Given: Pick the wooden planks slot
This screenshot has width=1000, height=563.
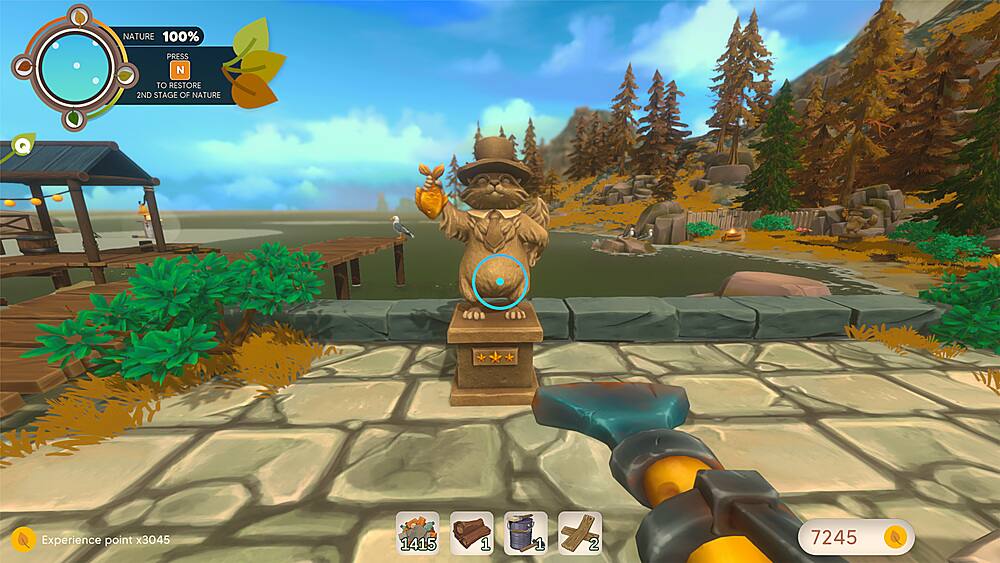Looking at the screenshot, I should coord(579,533).
